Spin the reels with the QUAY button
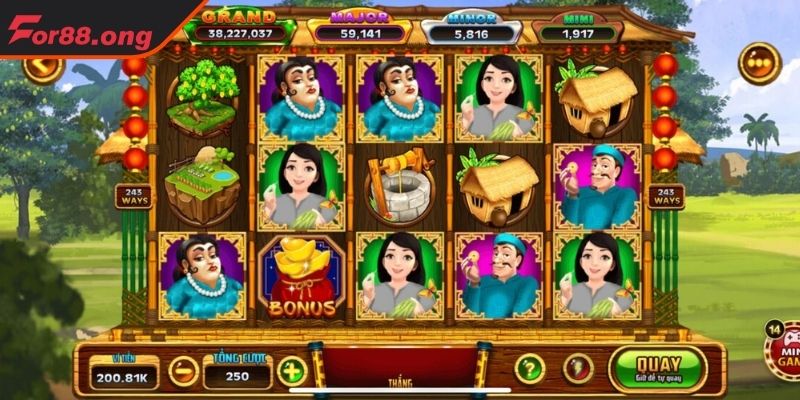The width and height of the screenshot is (800, 400). click(657, 369)
